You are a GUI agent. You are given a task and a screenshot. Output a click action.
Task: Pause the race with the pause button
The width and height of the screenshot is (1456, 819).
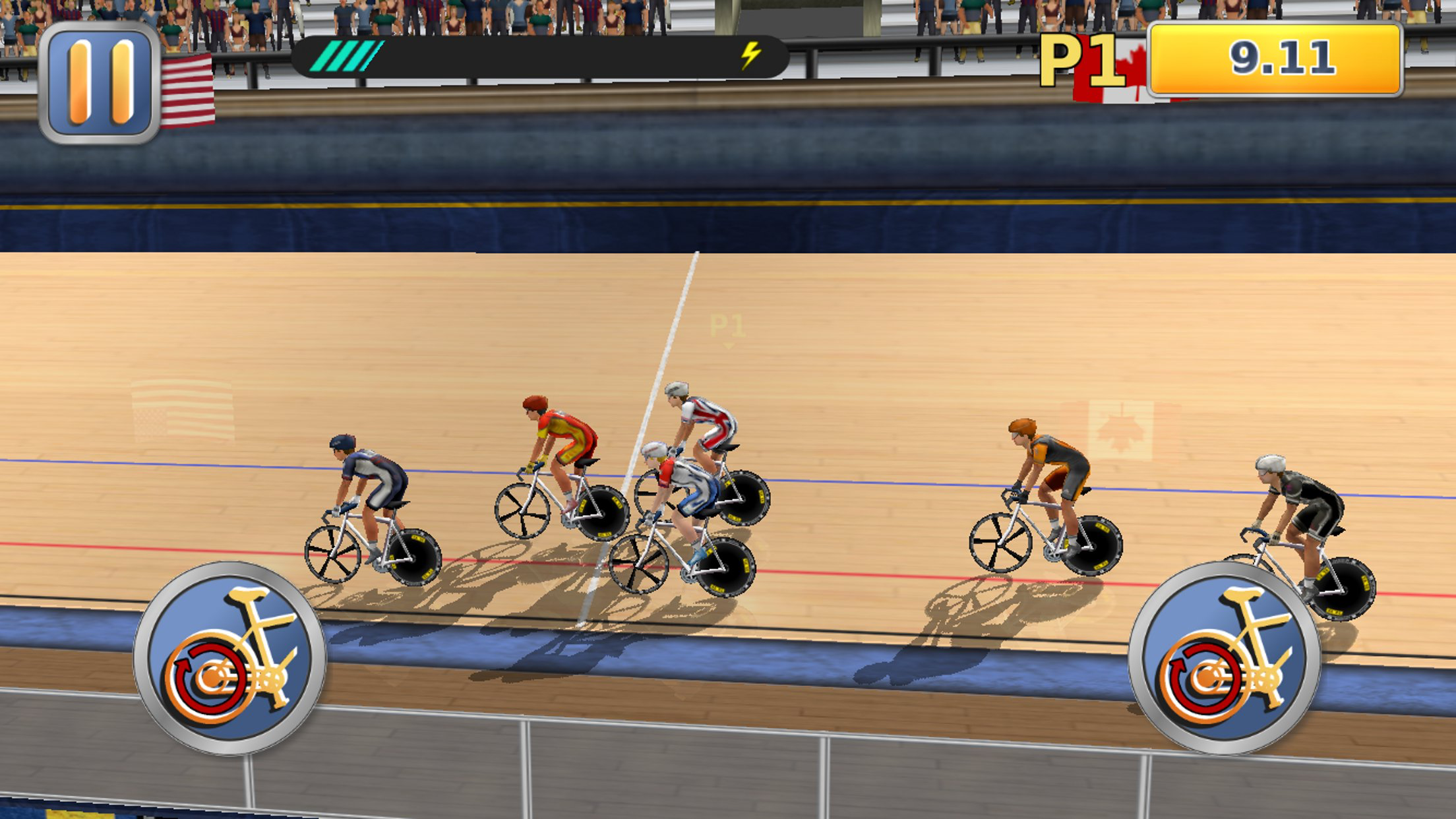[x=100, y=82]
